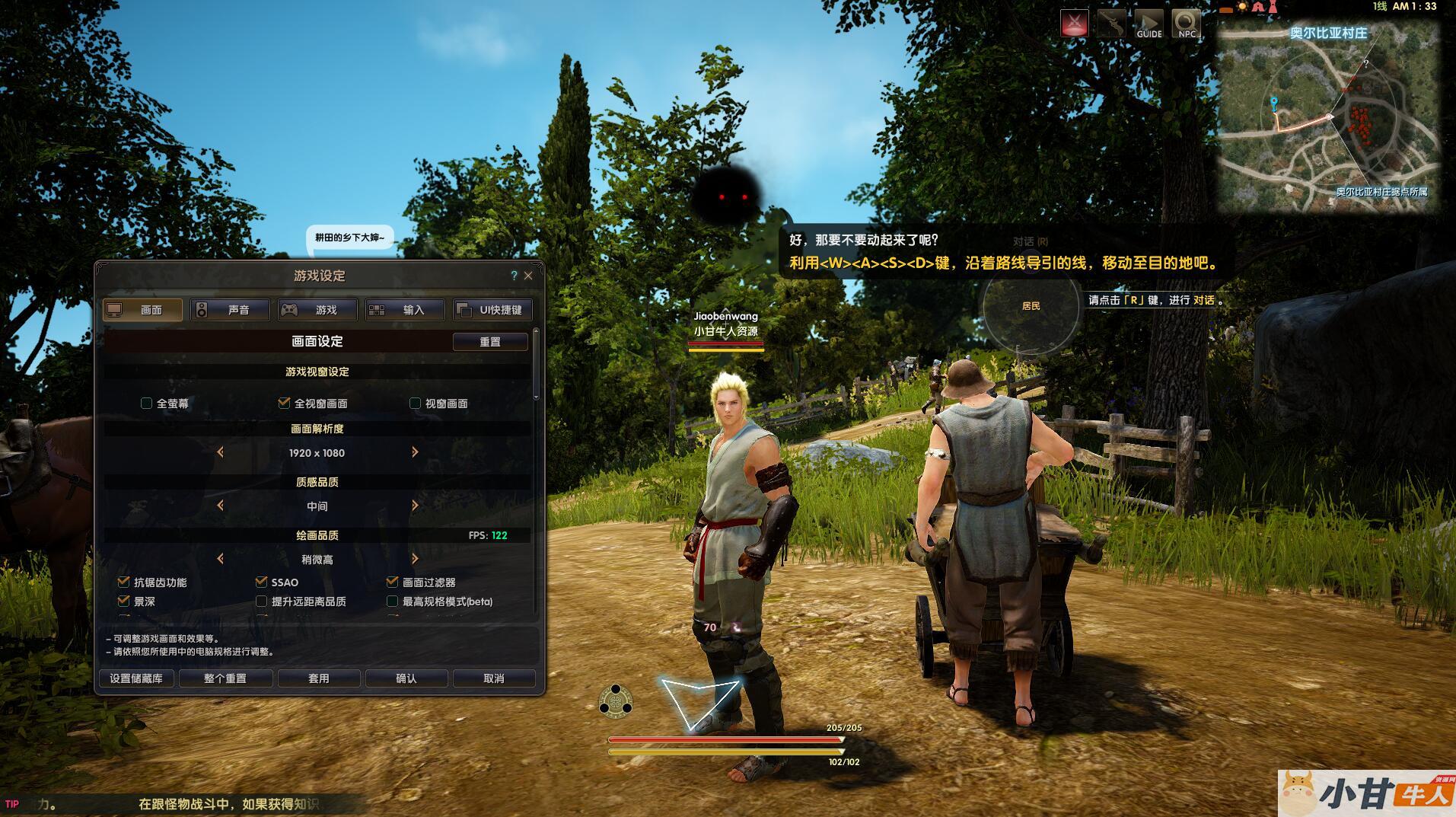
Task: Open the 游戏 game settings tab
Action: (x=317, y=310)
